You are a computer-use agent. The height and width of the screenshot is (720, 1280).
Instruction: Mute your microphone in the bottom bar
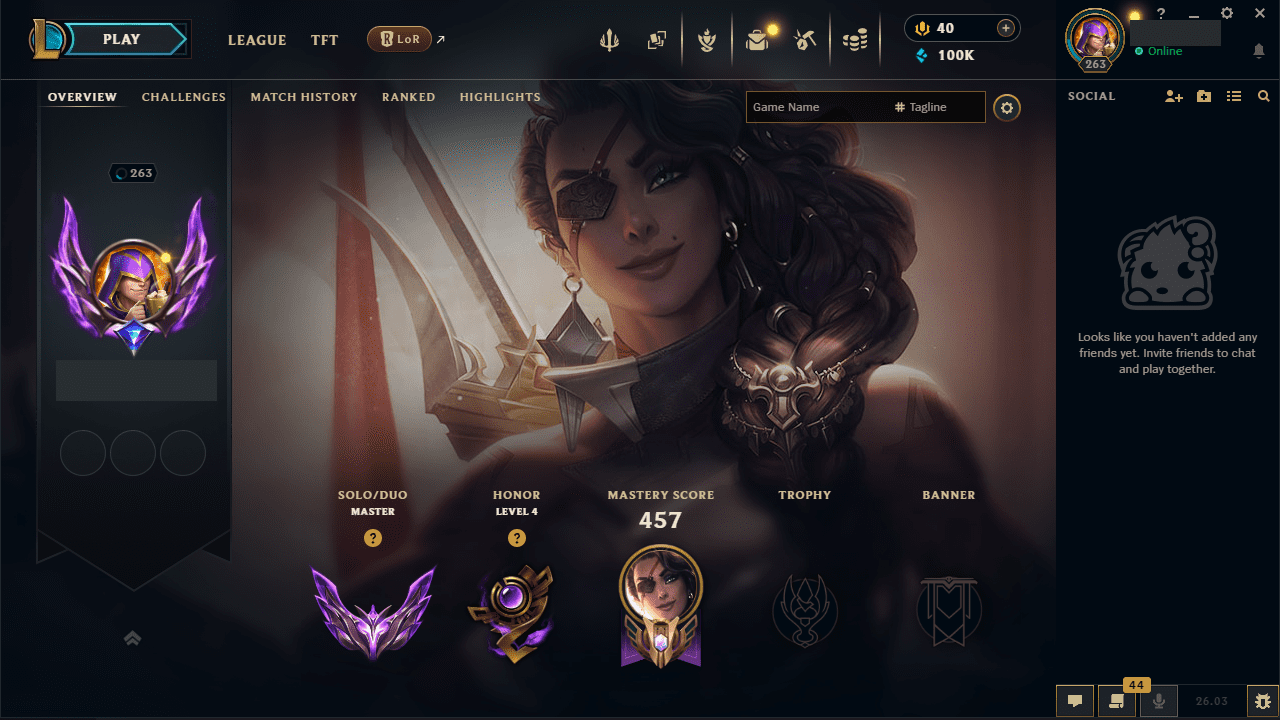tap(1158, 700)
